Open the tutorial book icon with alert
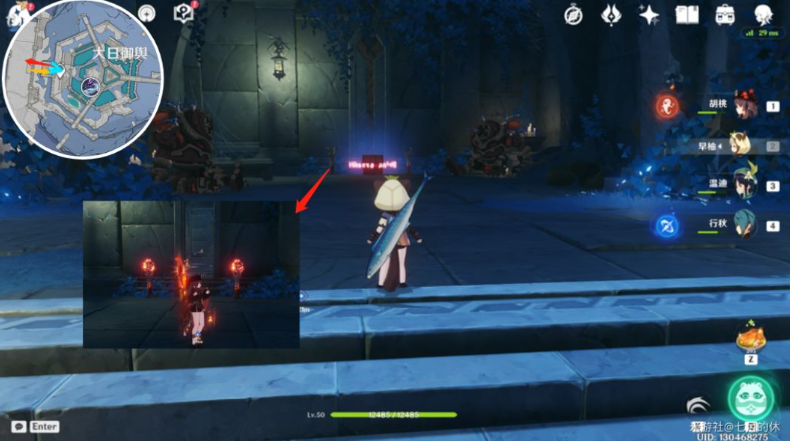The width and height of the screenshot is (790, 441). 183,13
